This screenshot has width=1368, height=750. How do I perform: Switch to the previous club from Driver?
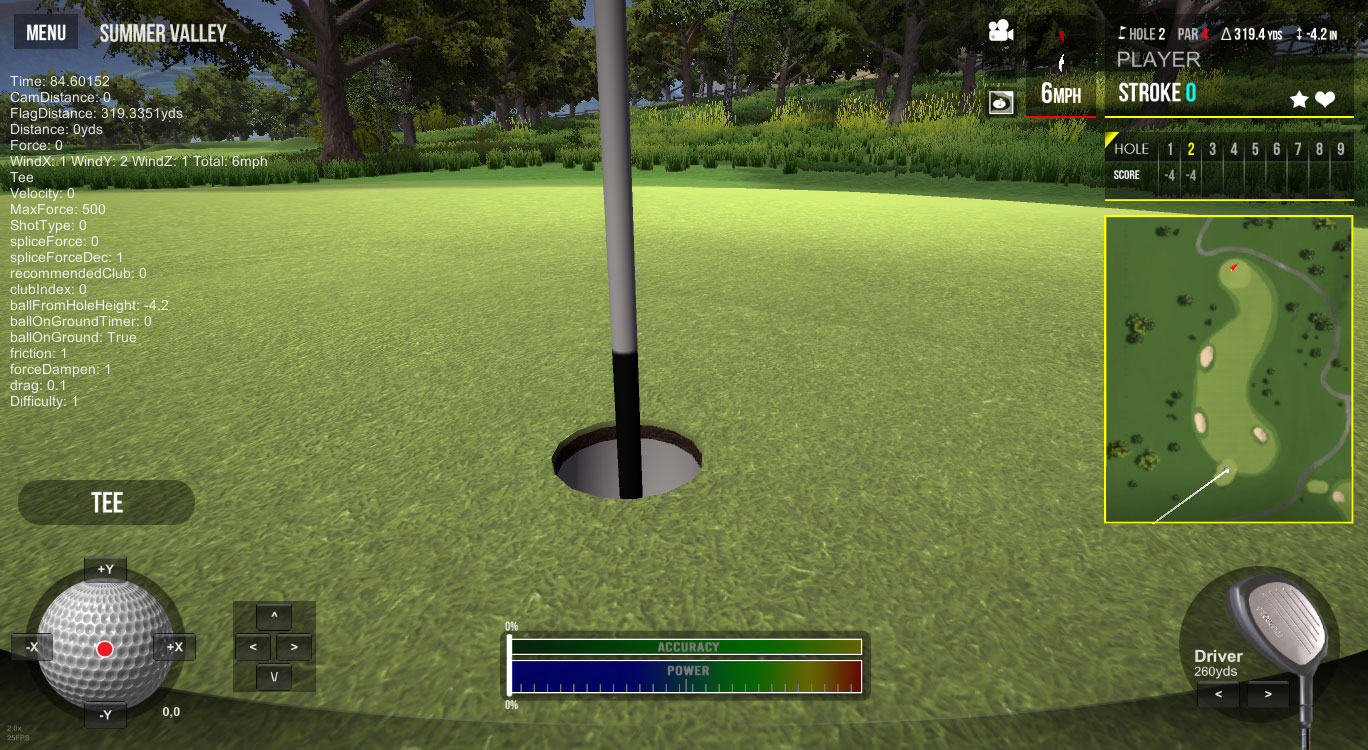(1218, 693)
